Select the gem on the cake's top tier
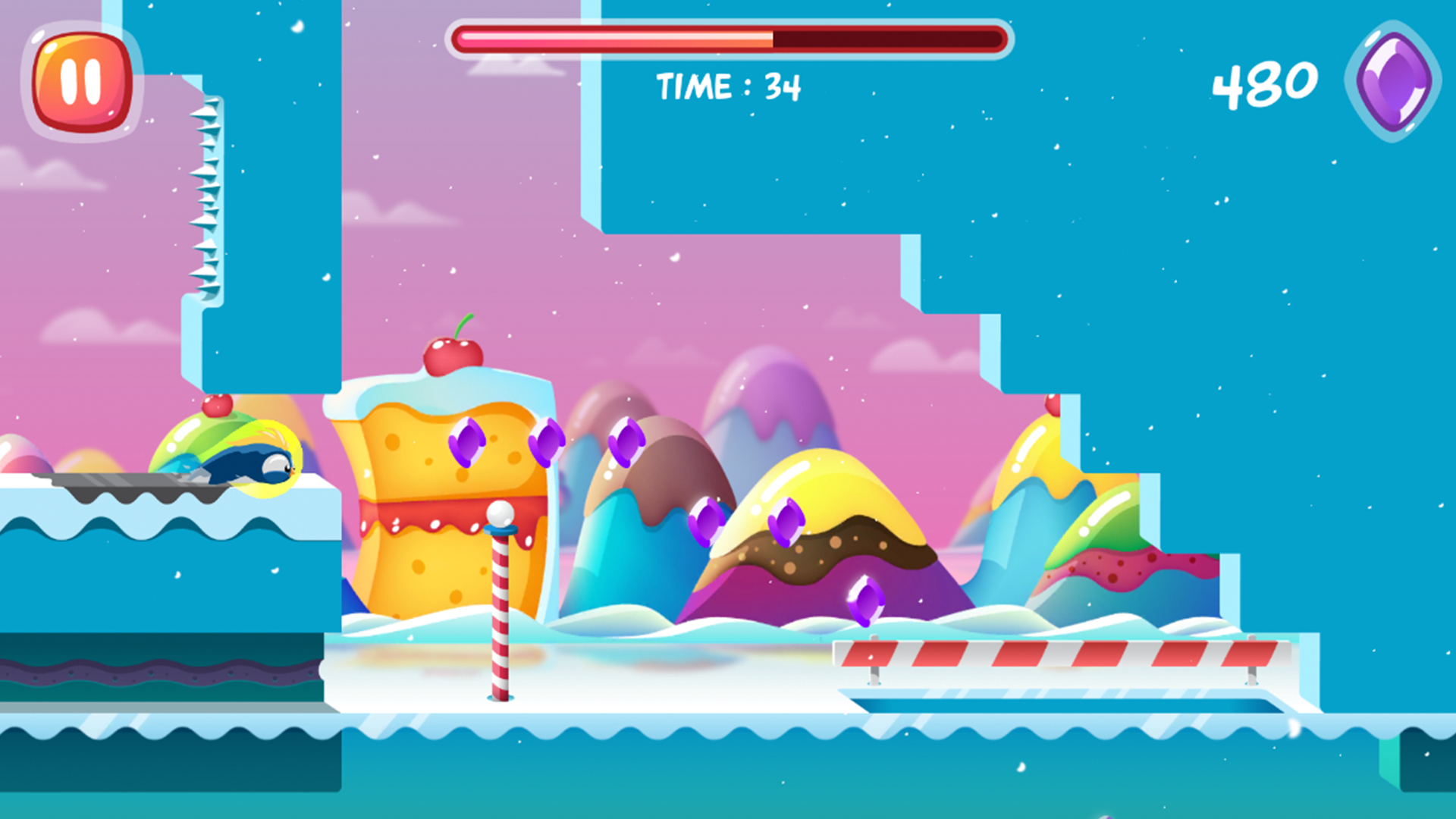The height and width of the screenshot is (819, 1456). [467, 444]
